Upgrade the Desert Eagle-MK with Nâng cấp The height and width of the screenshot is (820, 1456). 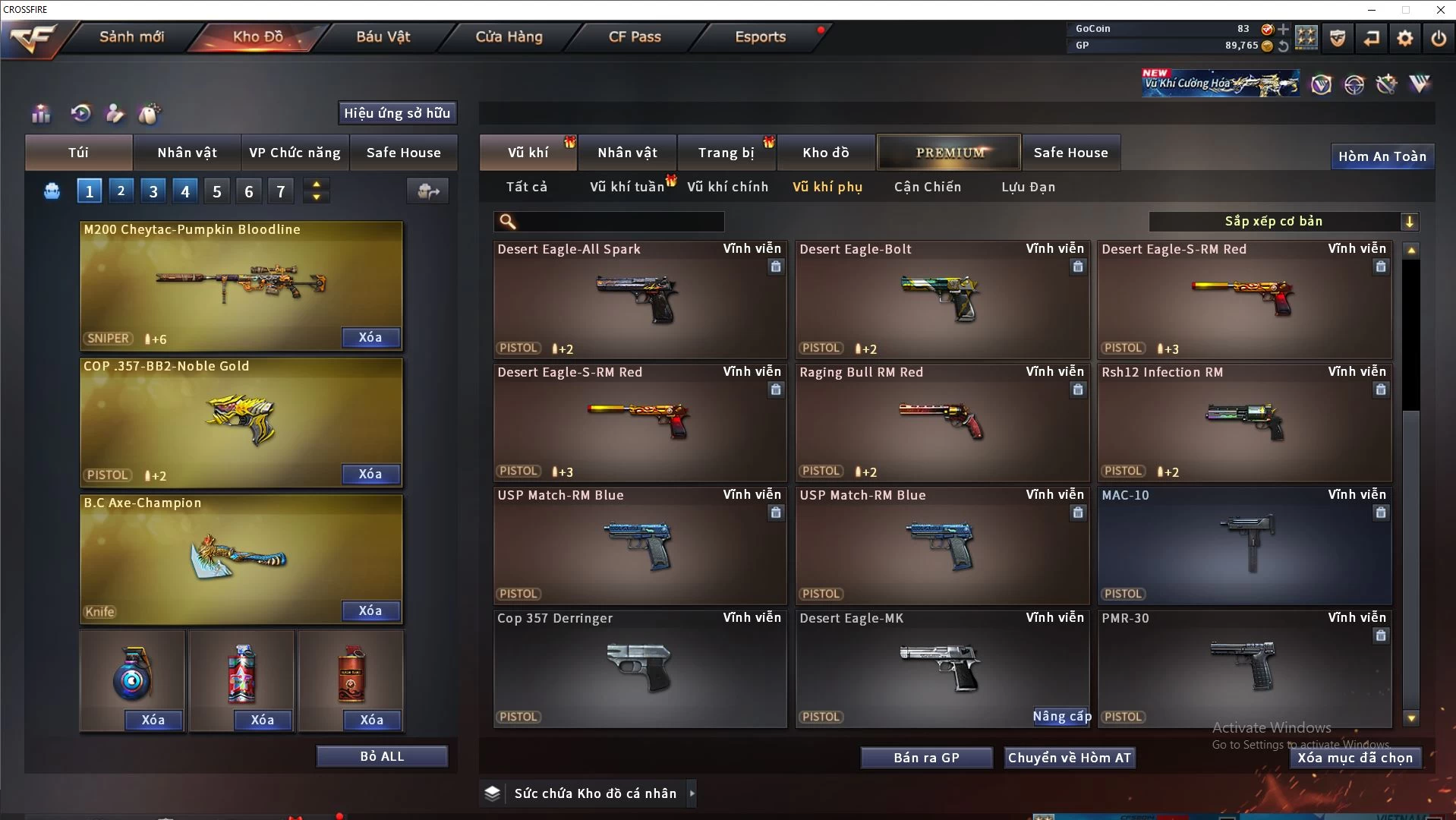(x=1061, y=716)
